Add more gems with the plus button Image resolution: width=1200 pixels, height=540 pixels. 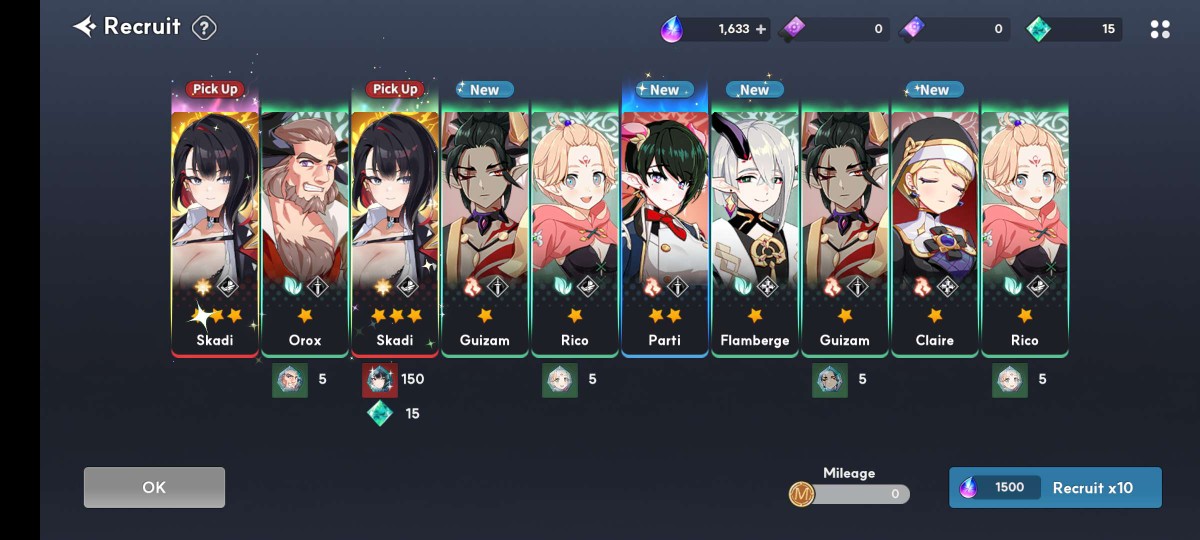(x=761, y=29)
